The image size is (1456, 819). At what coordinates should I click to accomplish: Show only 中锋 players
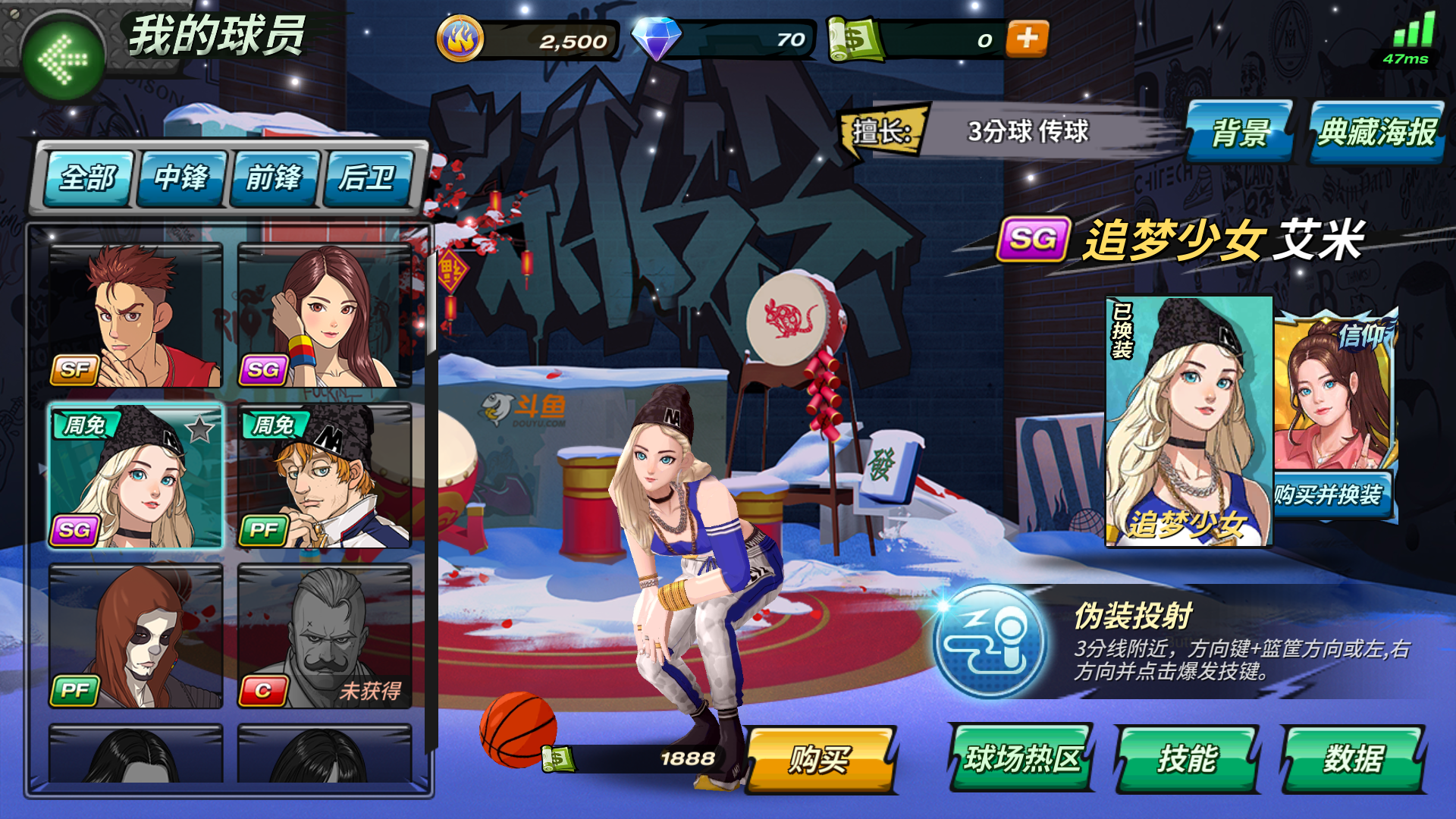(181, 178)
